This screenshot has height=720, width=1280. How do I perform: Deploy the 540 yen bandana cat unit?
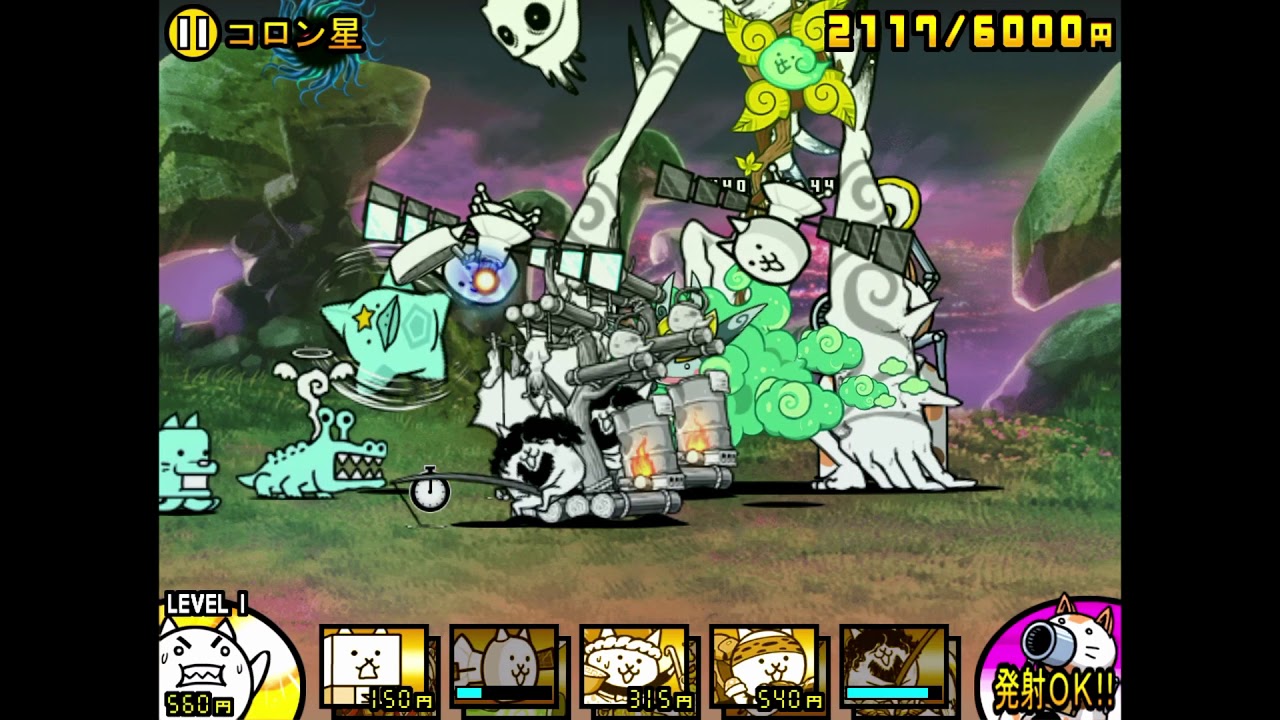coord(764,666)
